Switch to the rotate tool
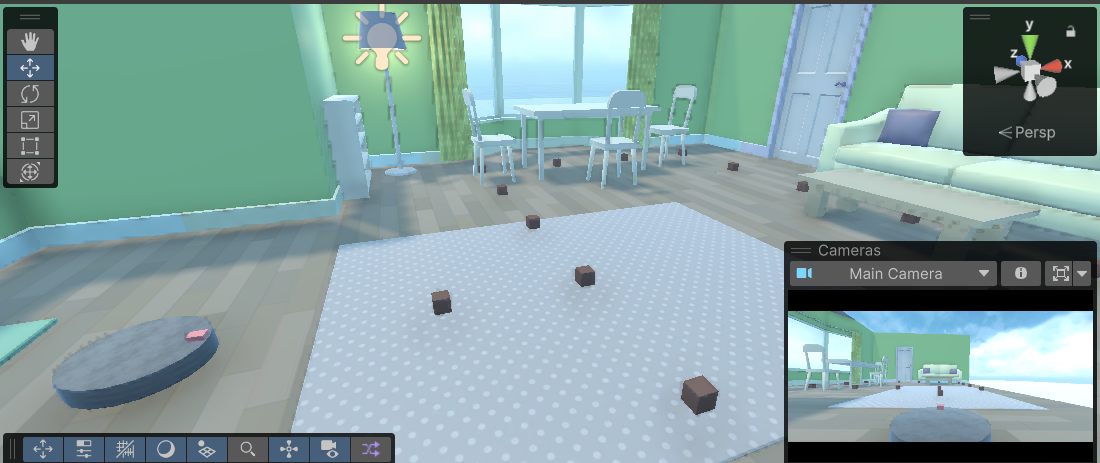Viewport: 1100px width, 463px height. 30,94
